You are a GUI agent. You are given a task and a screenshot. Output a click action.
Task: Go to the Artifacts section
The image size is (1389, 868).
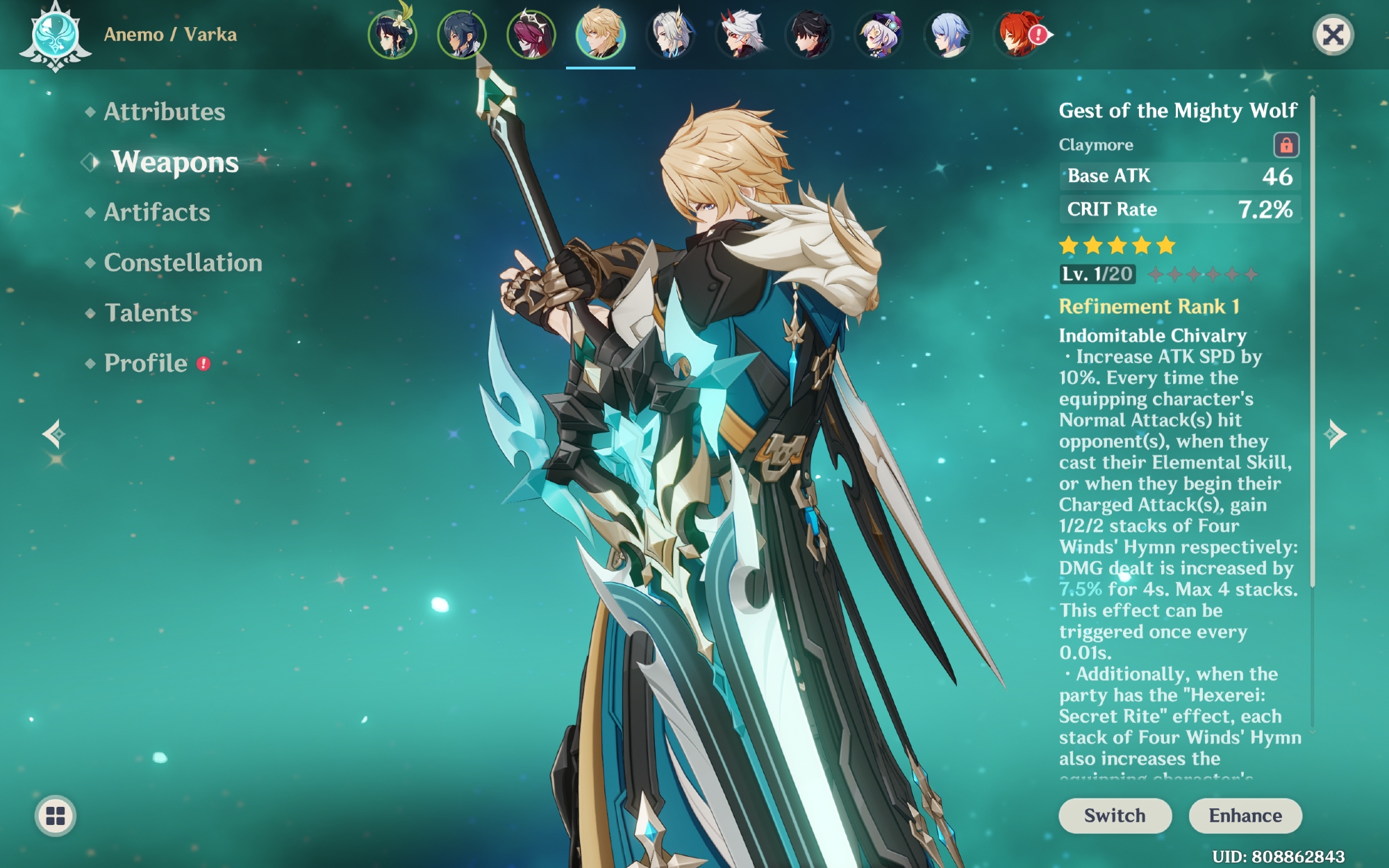point(157,212)
